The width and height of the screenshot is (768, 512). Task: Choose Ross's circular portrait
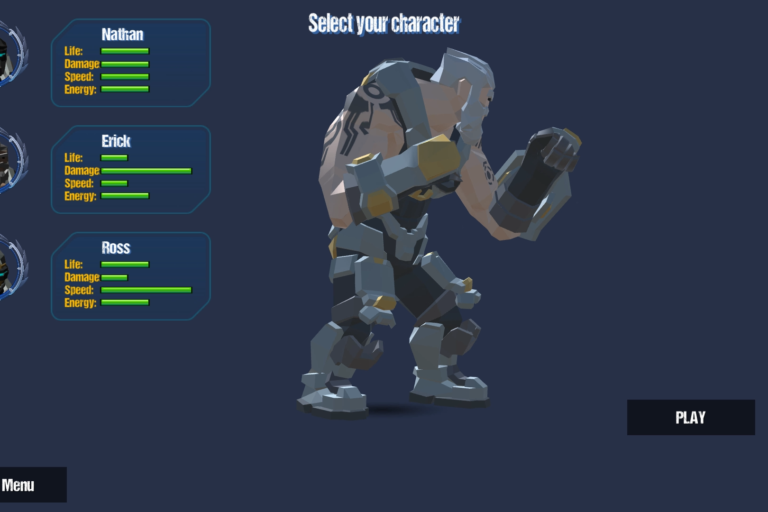click(10, 267)
